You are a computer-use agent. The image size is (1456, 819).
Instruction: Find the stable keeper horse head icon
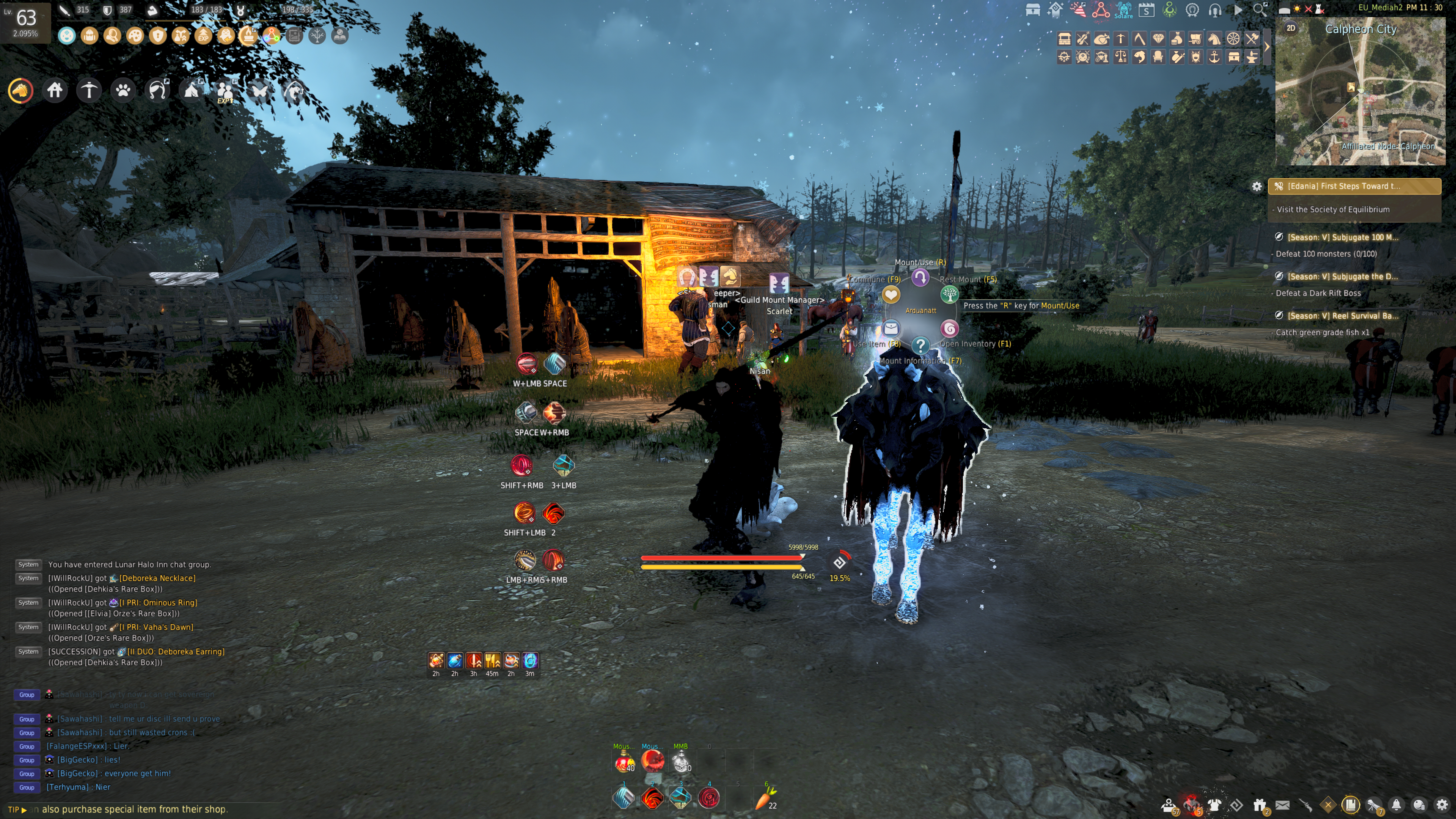click(x=1214, y=39)
